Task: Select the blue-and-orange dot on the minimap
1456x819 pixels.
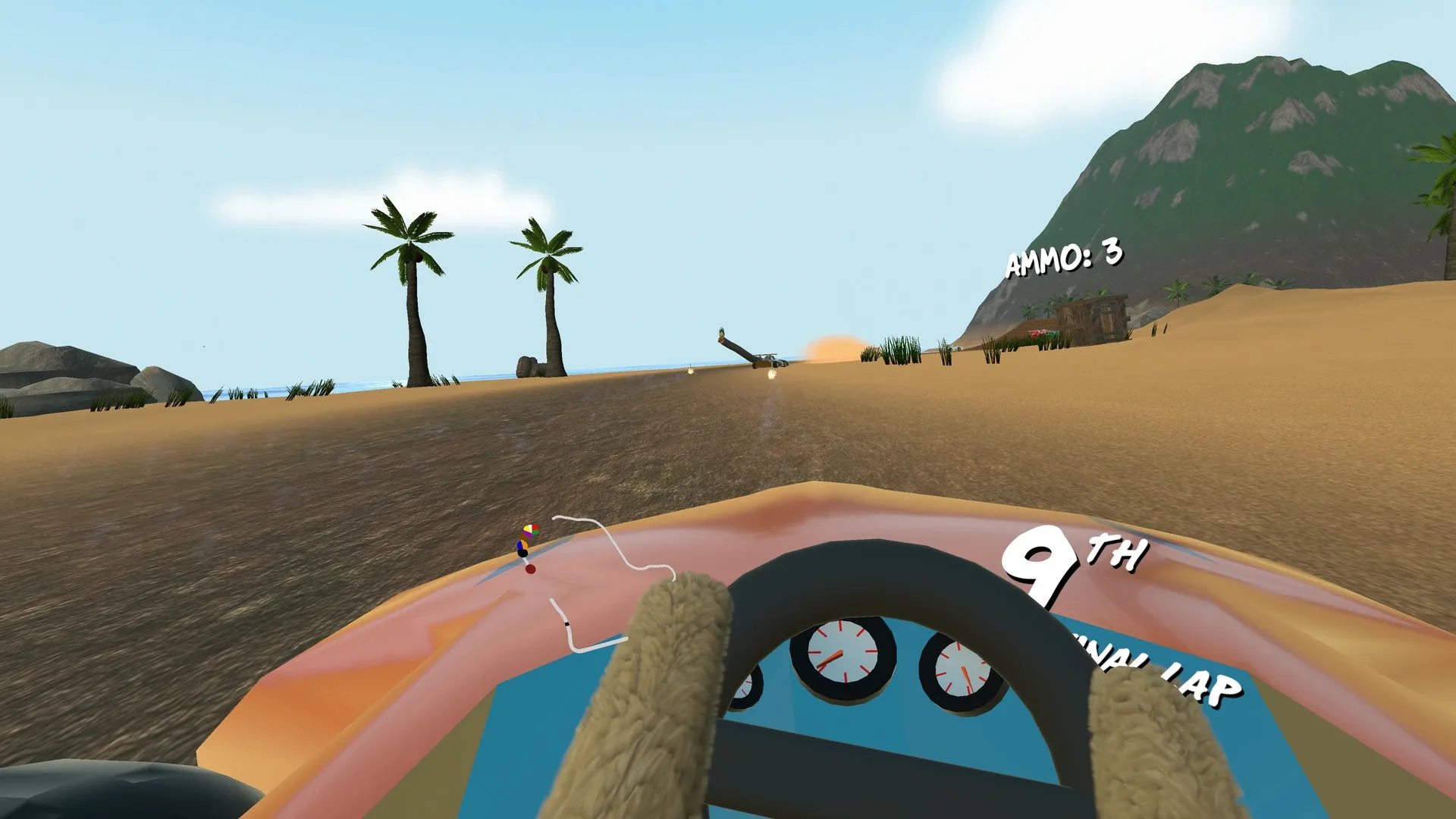Action: click(x=522, y=545)
